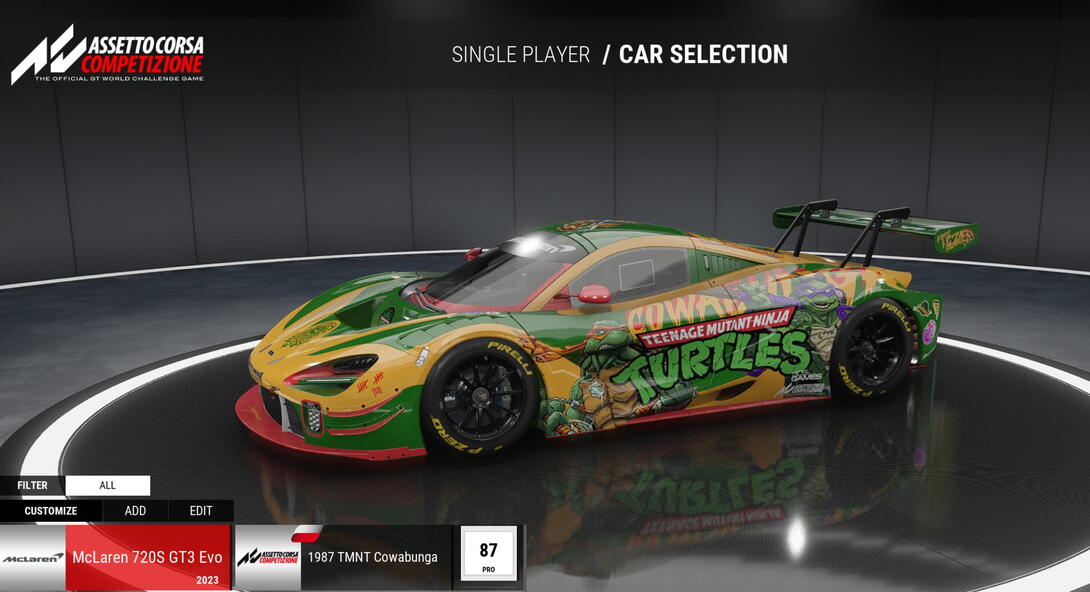This screenshot has height=592, width=1090.
Task: Open the ALL filter selector
Action: (108, 486)
